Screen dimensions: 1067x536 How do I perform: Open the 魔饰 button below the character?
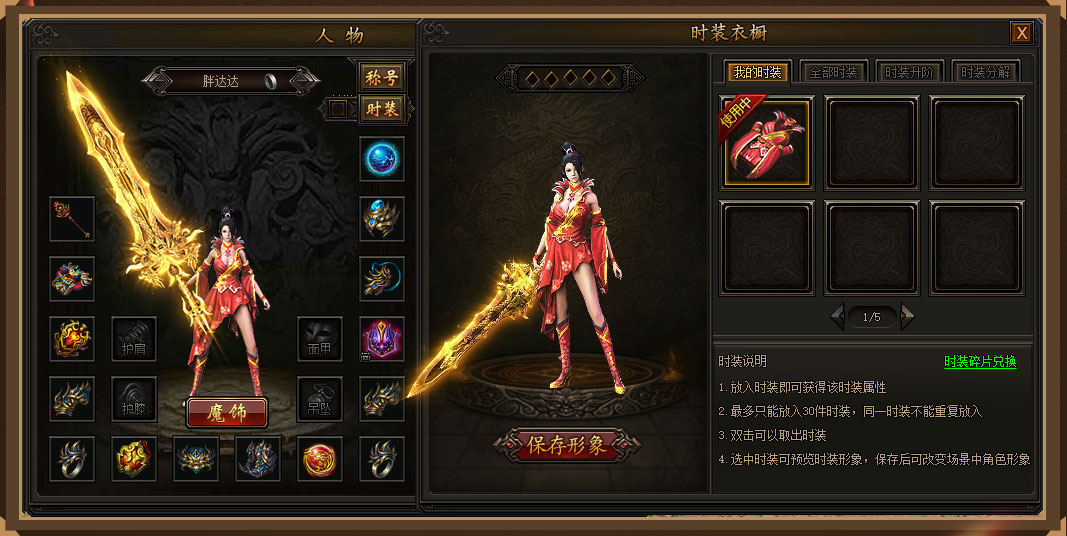[x=227, y=412]
